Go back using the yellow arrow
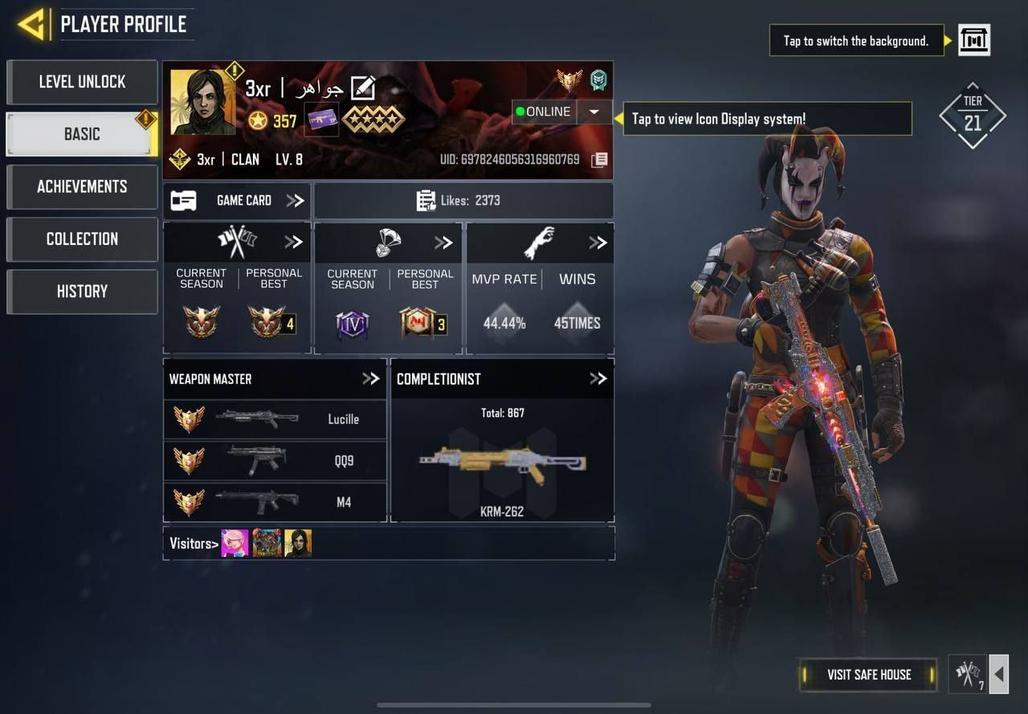1028x714 pixels. pyautogui.click(x=32, y=24)
